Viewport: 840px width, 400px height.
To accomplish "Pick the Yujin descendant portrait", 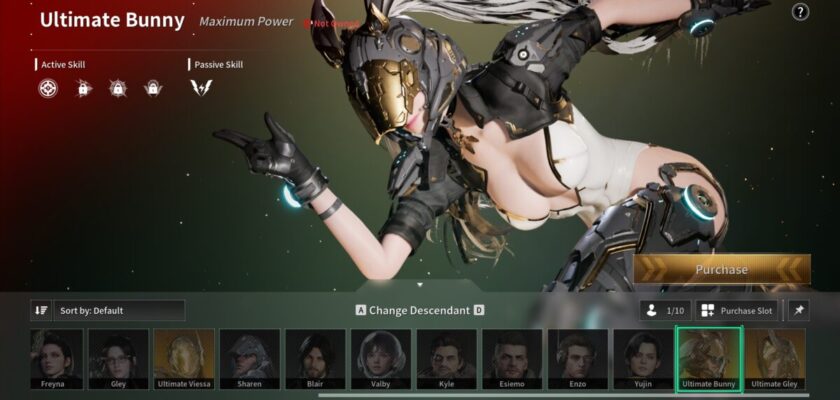I will [643, 357].
